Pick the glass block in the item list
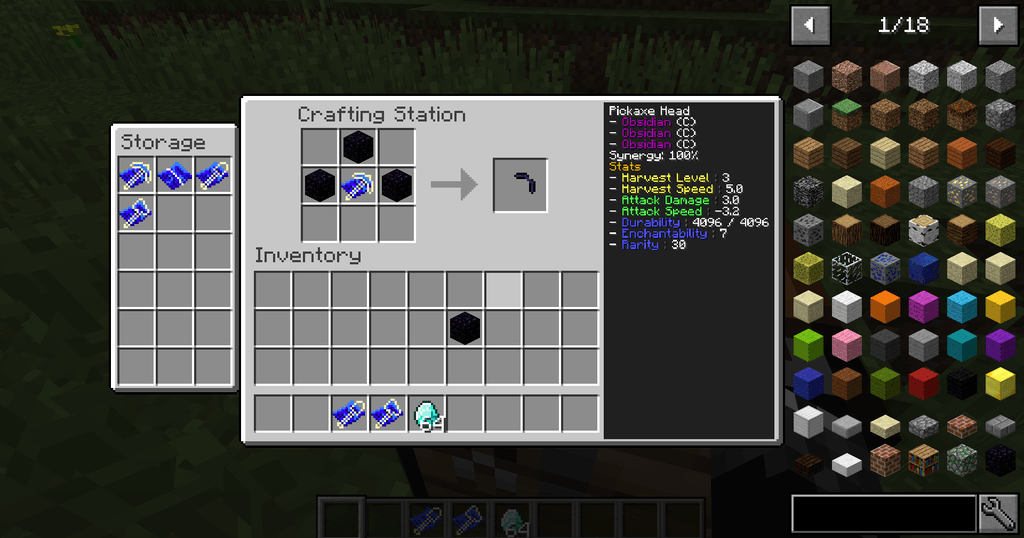The width and height of the screenshot is (1024, 538). pyautogui.click(x=847, y=268)
